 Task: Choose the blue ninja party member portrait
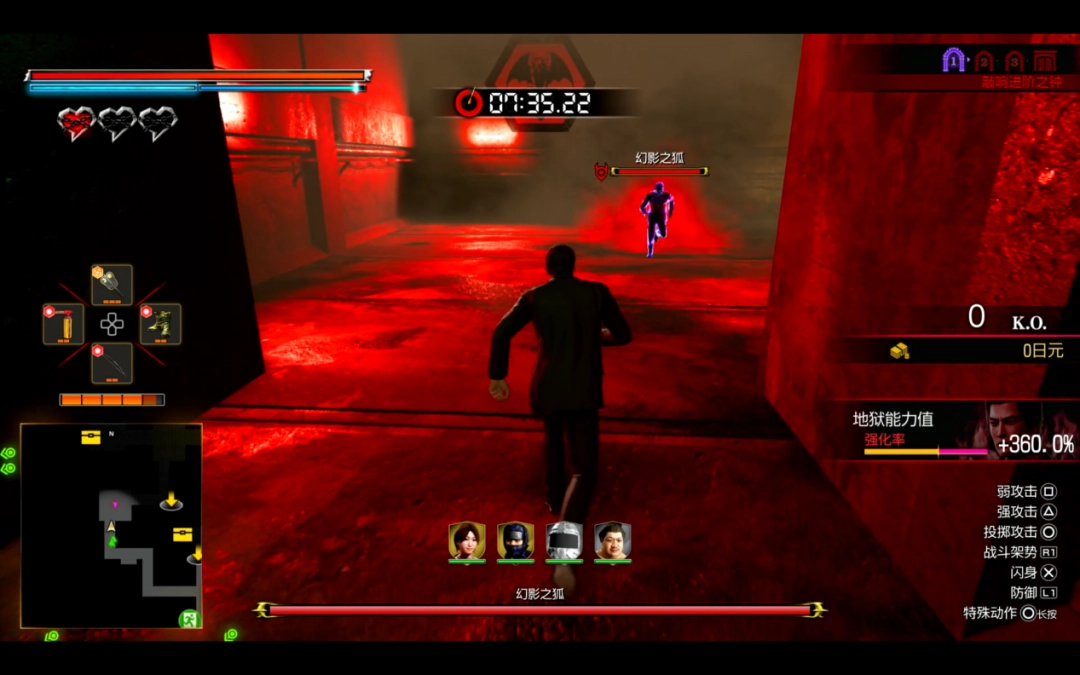[515, 541]
